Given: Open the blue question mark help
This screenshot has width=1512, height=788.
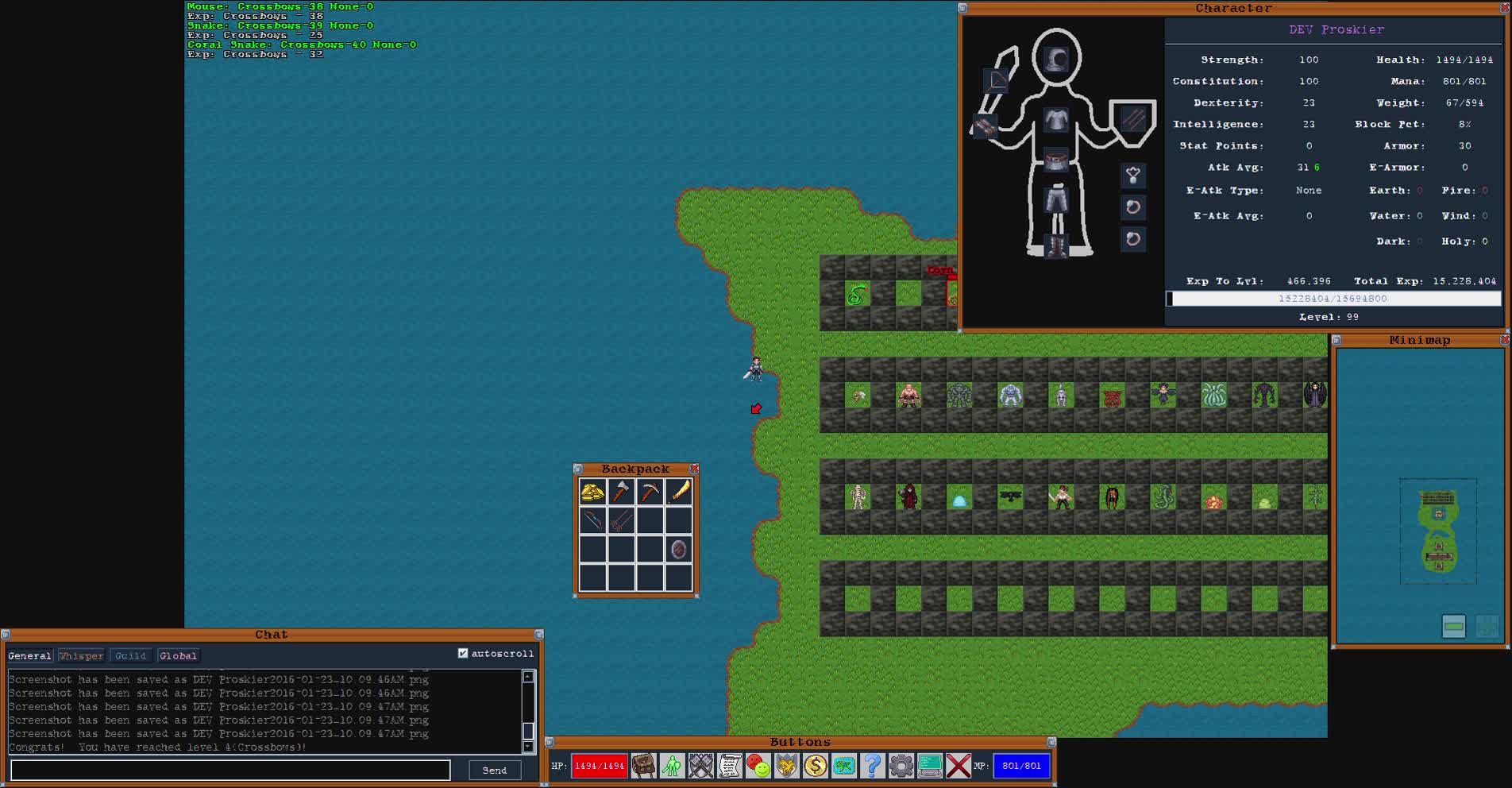Looking at the screenshot, I should (x=872, y=766).
